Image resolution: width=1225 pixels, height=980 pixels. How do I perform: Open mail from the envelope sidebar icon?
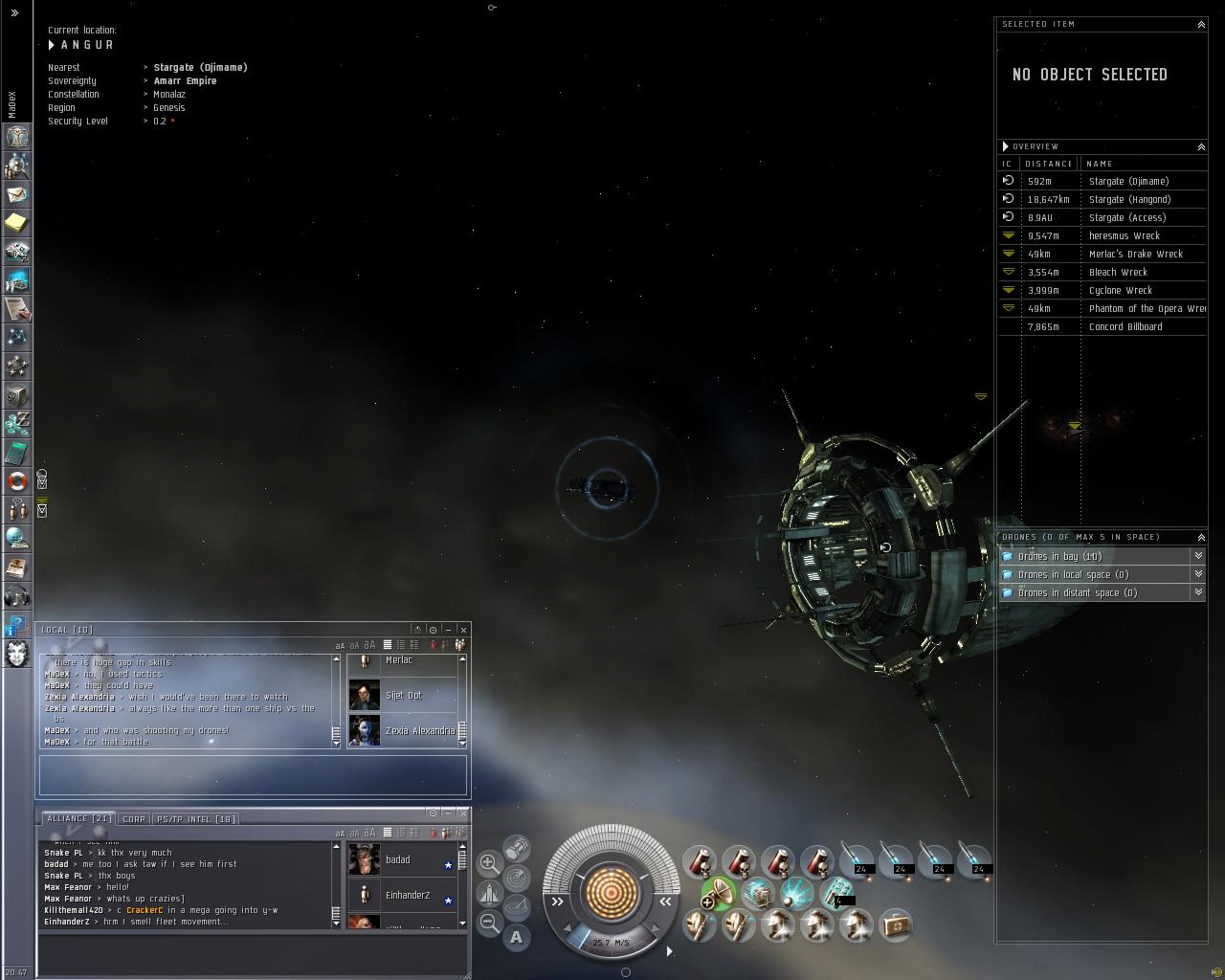tap(17, 194)
